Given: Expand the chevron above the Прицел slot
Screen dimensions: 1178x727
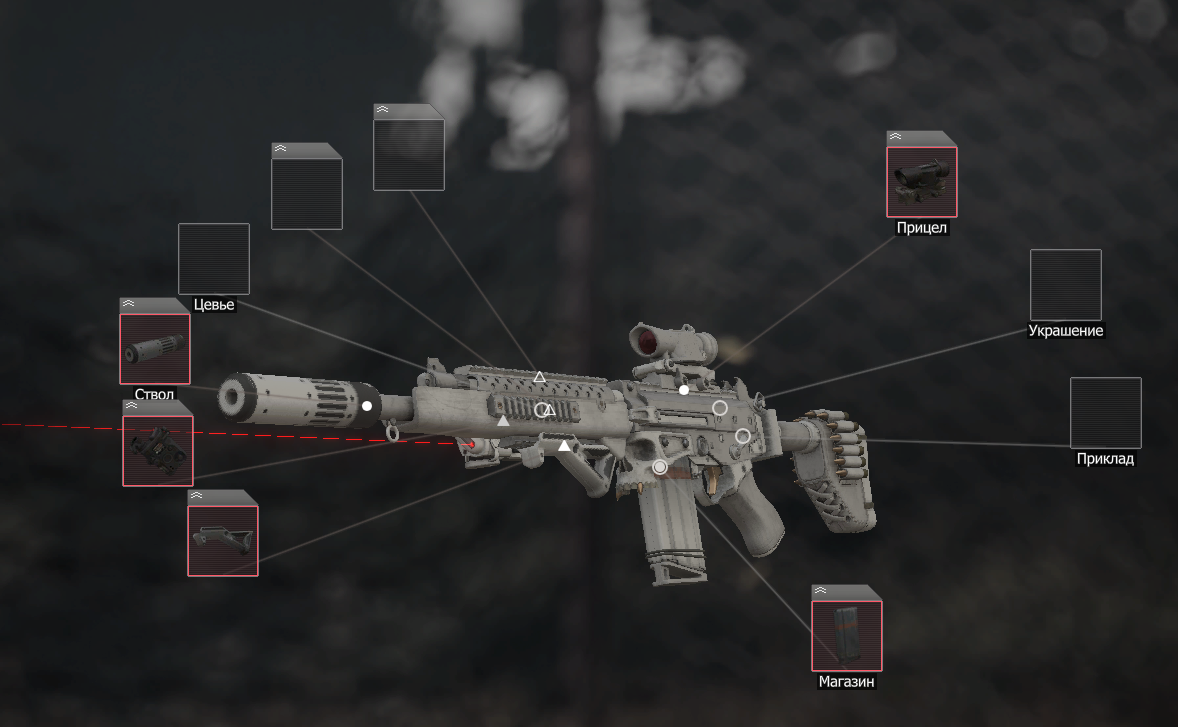Looking at the screenshot, I should coord(895,137).
